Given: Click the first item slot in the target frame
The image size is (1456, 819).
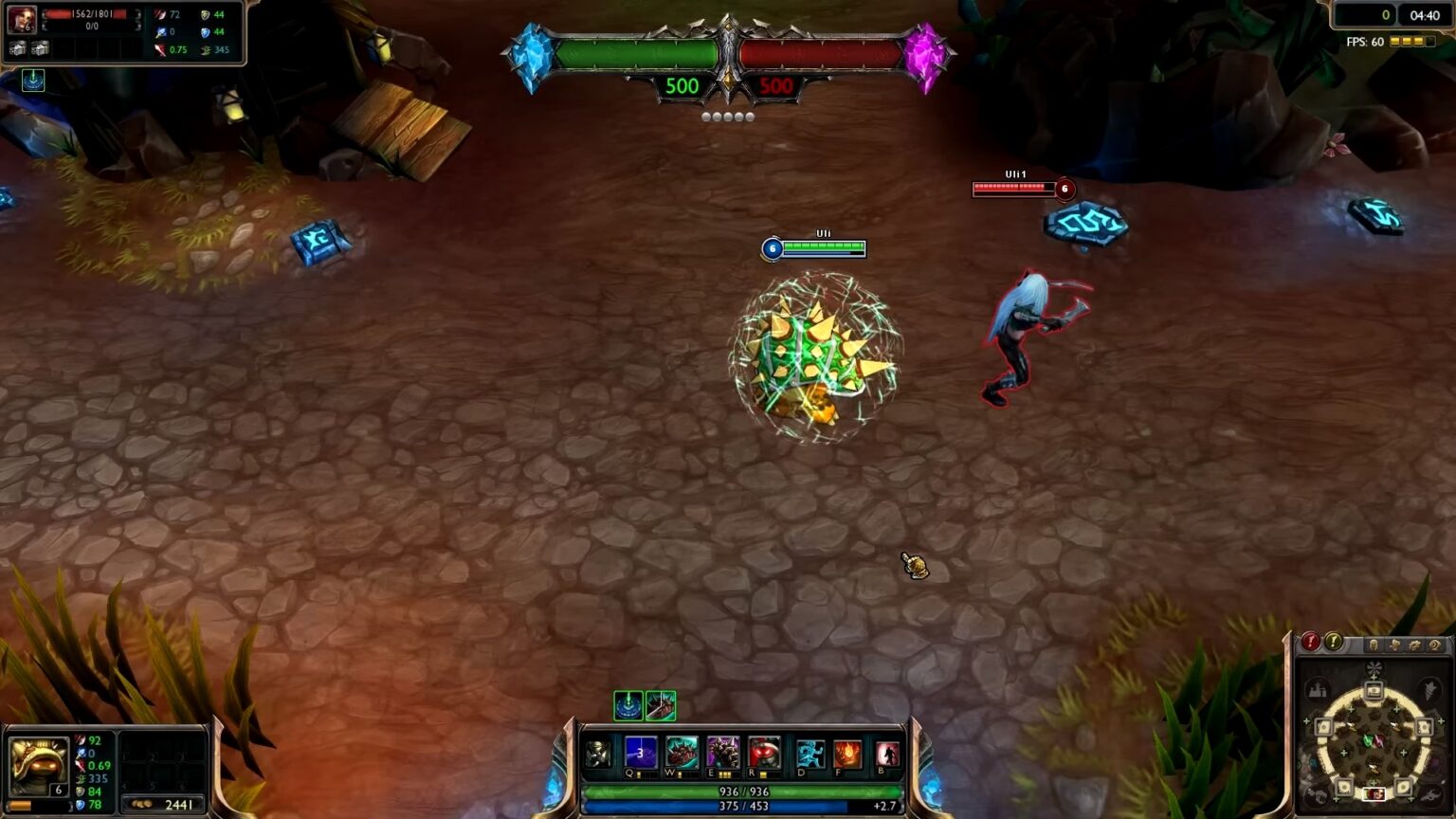Looking at the screenshot, I should [x=17, y=48].
